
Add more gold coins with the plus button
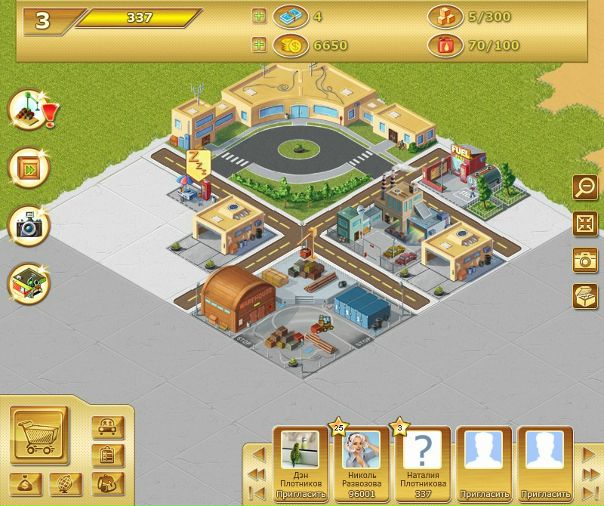259,45
